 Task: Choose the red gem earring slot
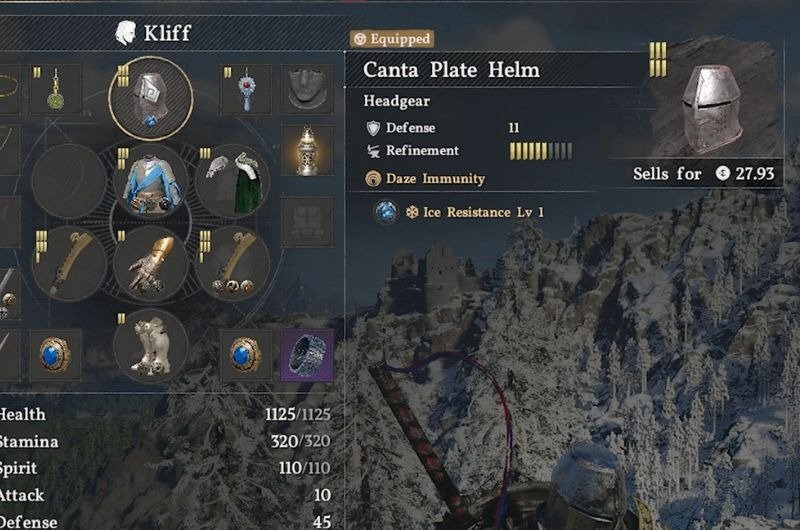point(246,90)
